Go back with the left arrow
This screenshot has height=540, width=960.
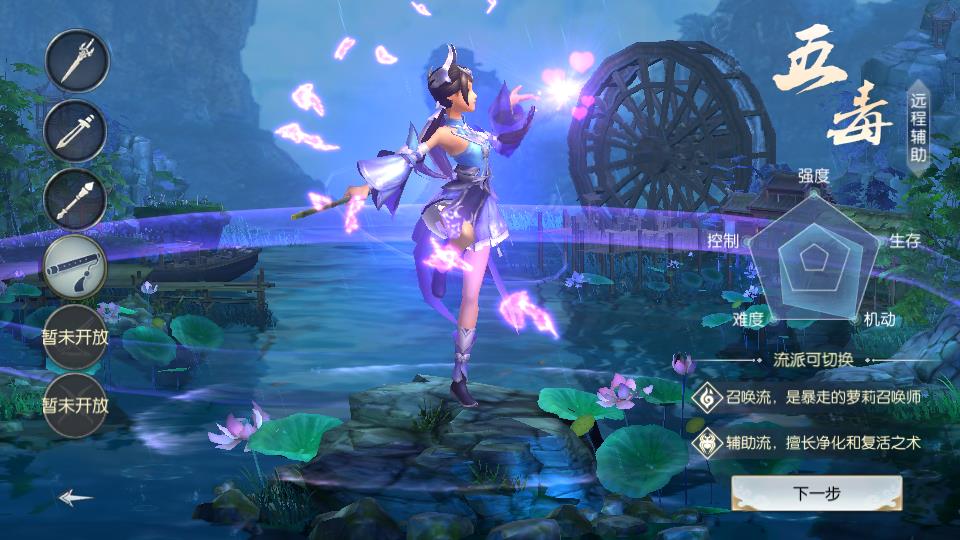76,497
